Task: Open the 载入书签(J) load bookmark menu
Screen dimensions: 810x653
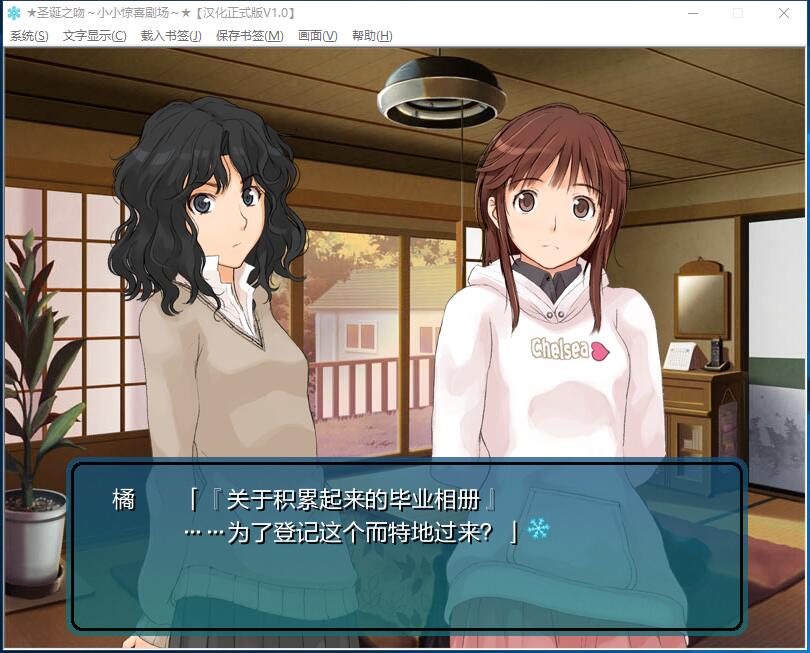Action: (x=171, y=36)
